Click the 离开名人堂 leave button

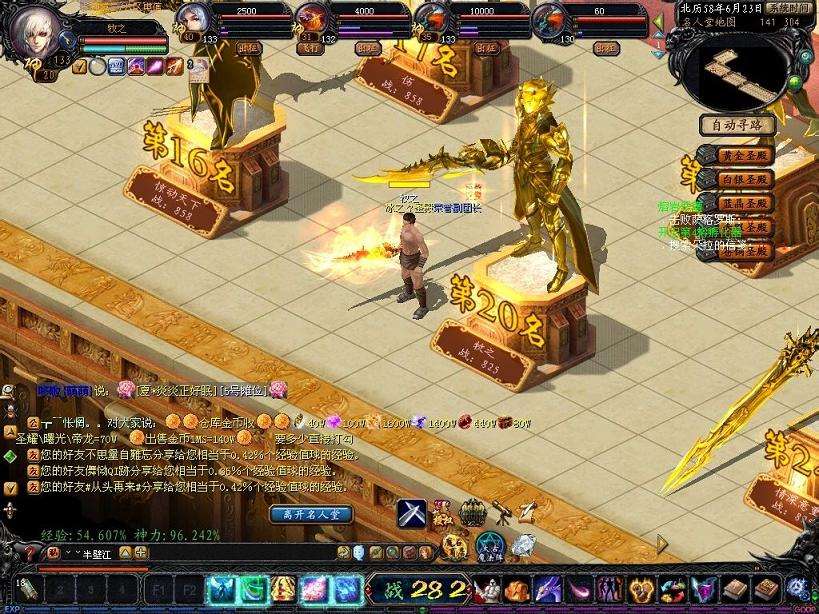coord(311,514)
